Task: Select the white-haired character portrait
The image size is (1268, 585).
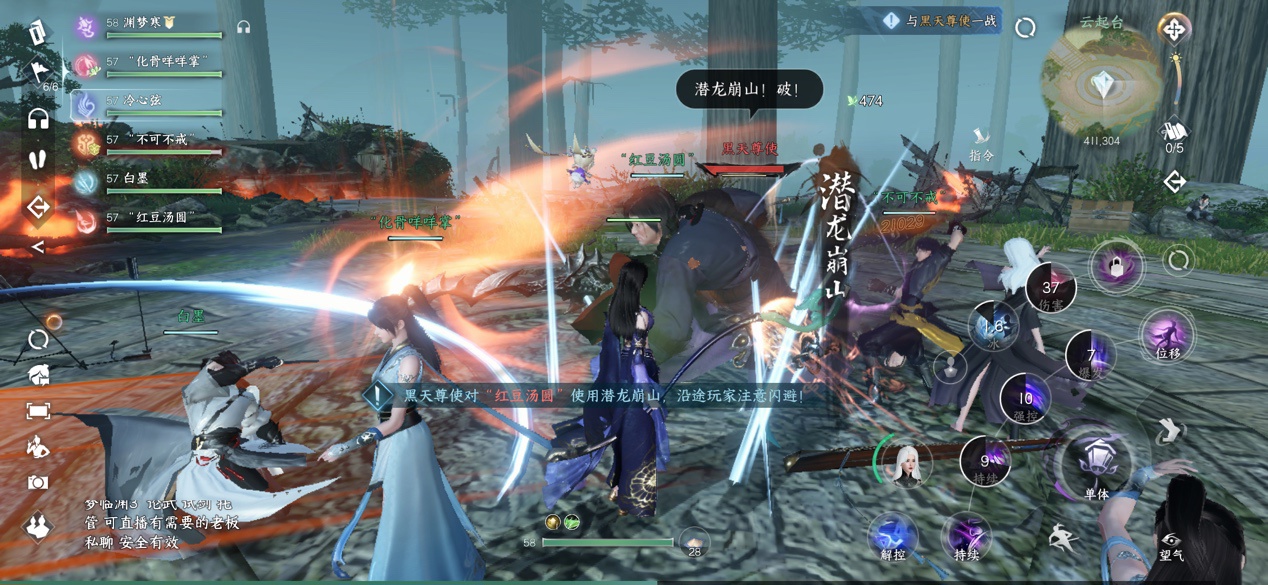Action: tap(907, 462)
